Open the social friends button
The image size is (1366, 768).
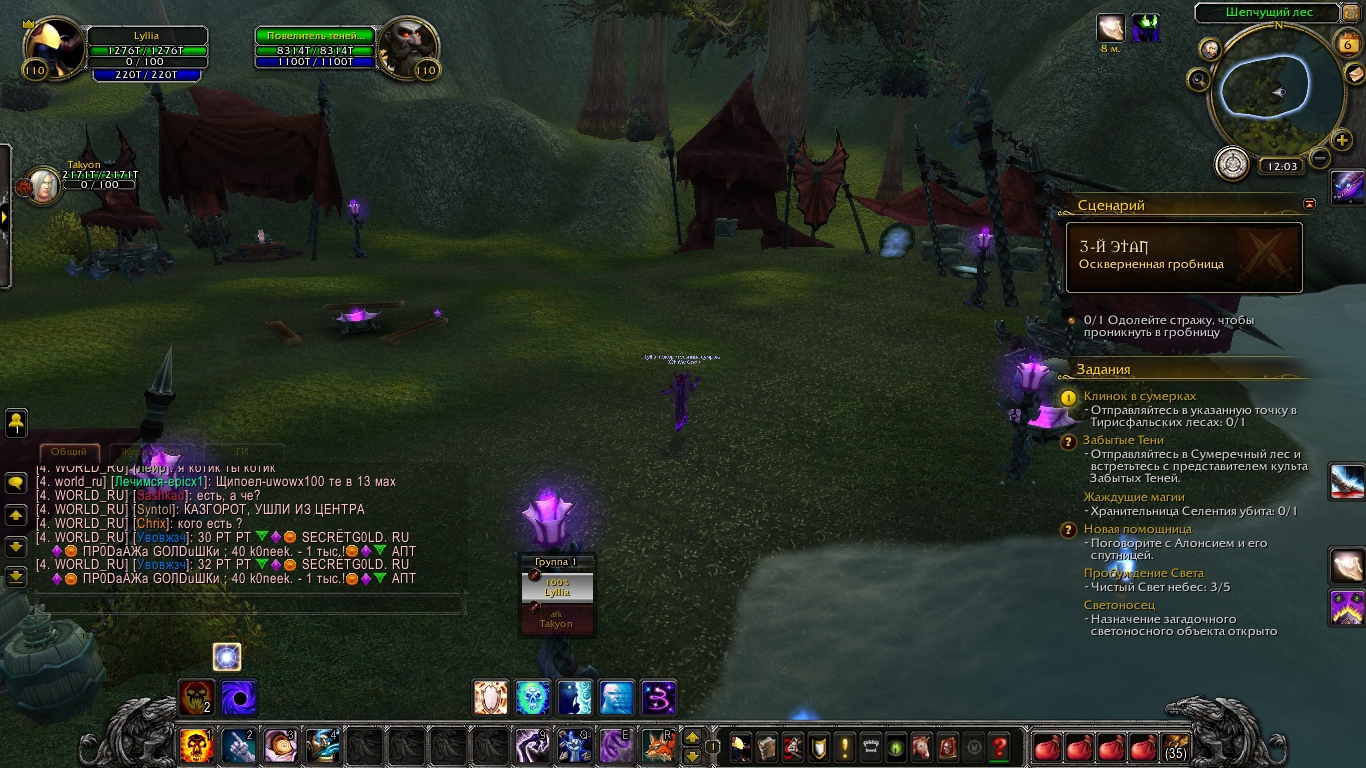click(x=16, y=422)
